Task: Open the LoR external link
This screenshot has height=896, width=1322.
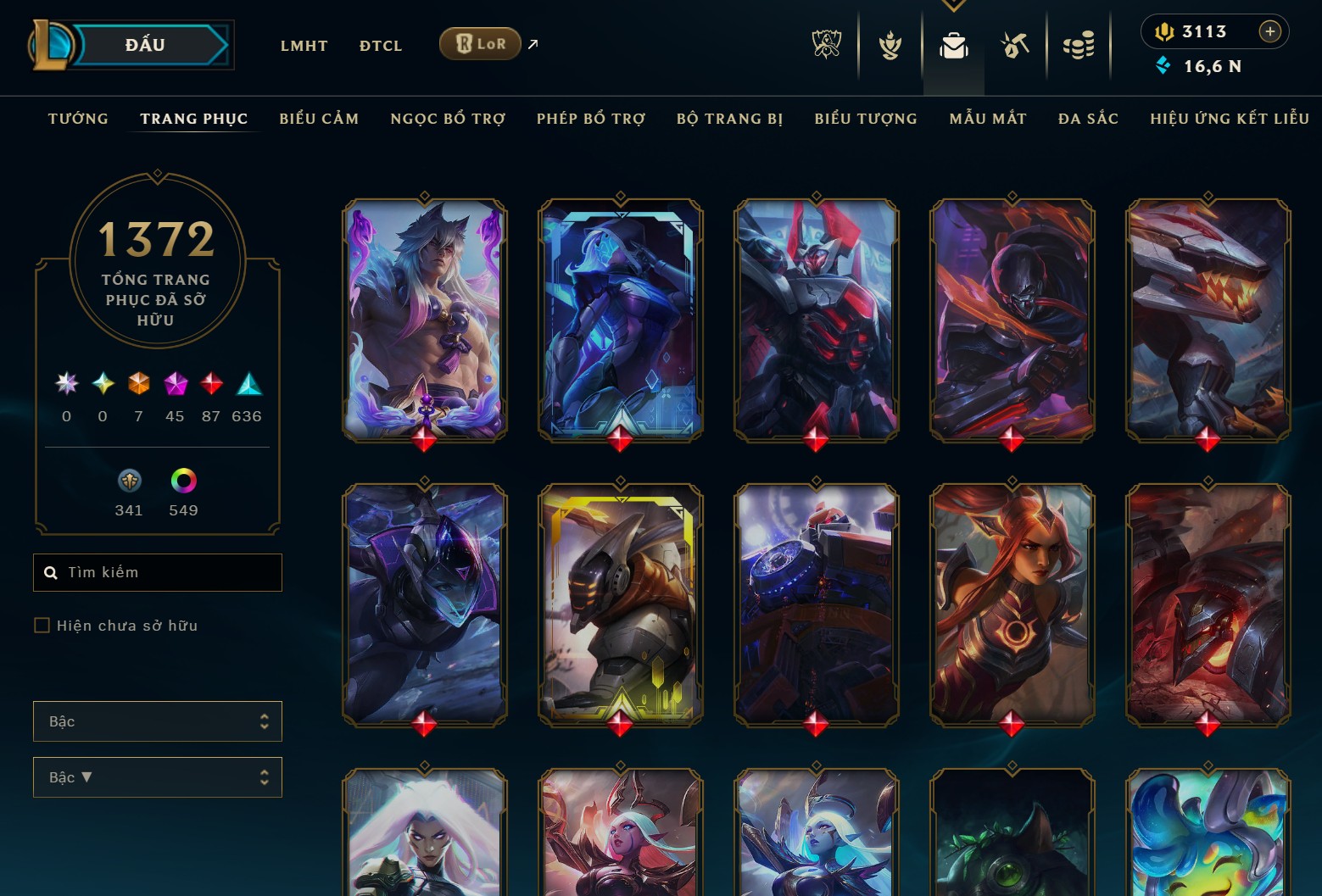Action: click(x=480, y=43)
